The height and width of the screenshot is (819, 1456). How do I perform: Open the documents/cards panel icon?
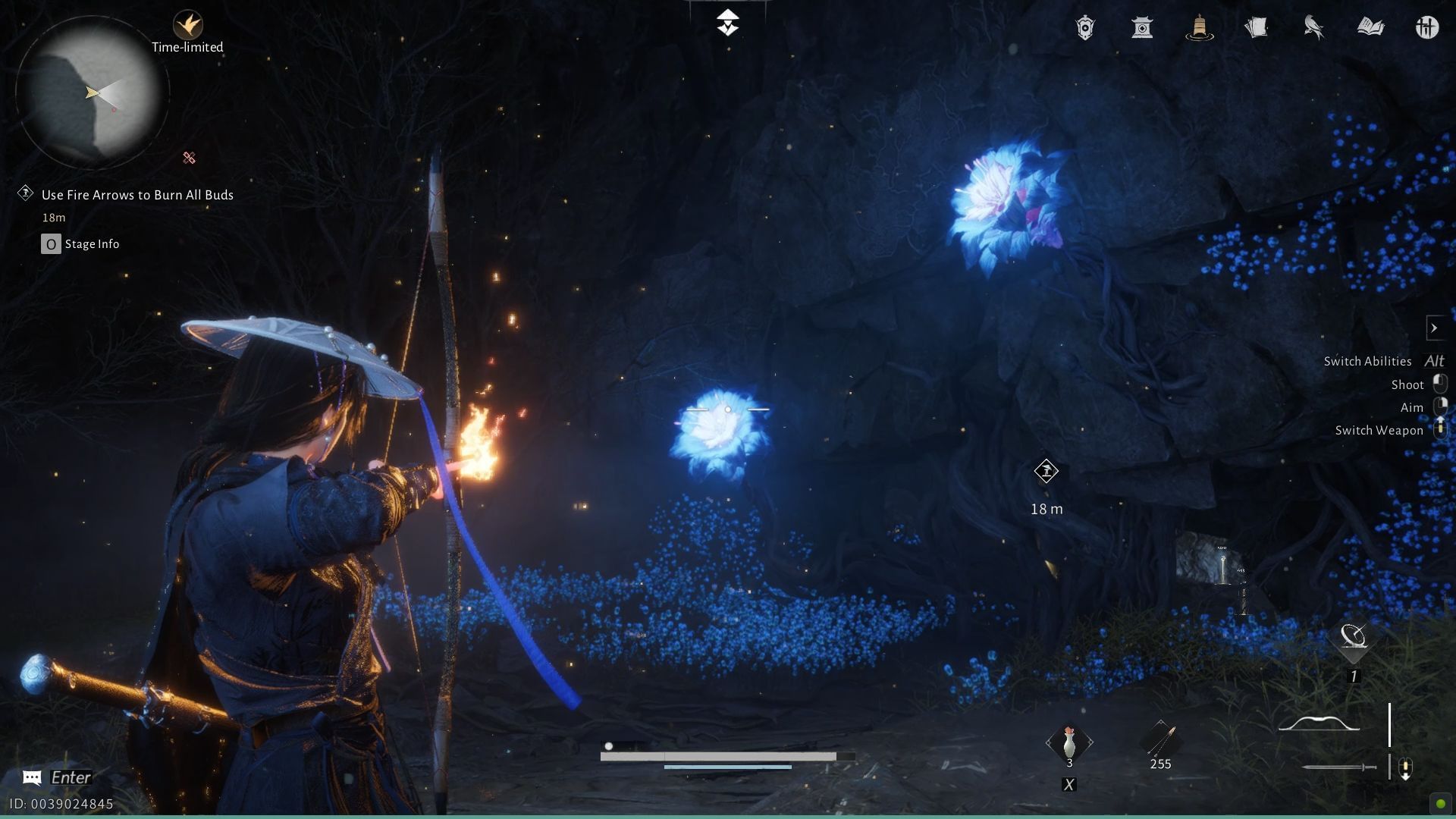(1257, 28)
